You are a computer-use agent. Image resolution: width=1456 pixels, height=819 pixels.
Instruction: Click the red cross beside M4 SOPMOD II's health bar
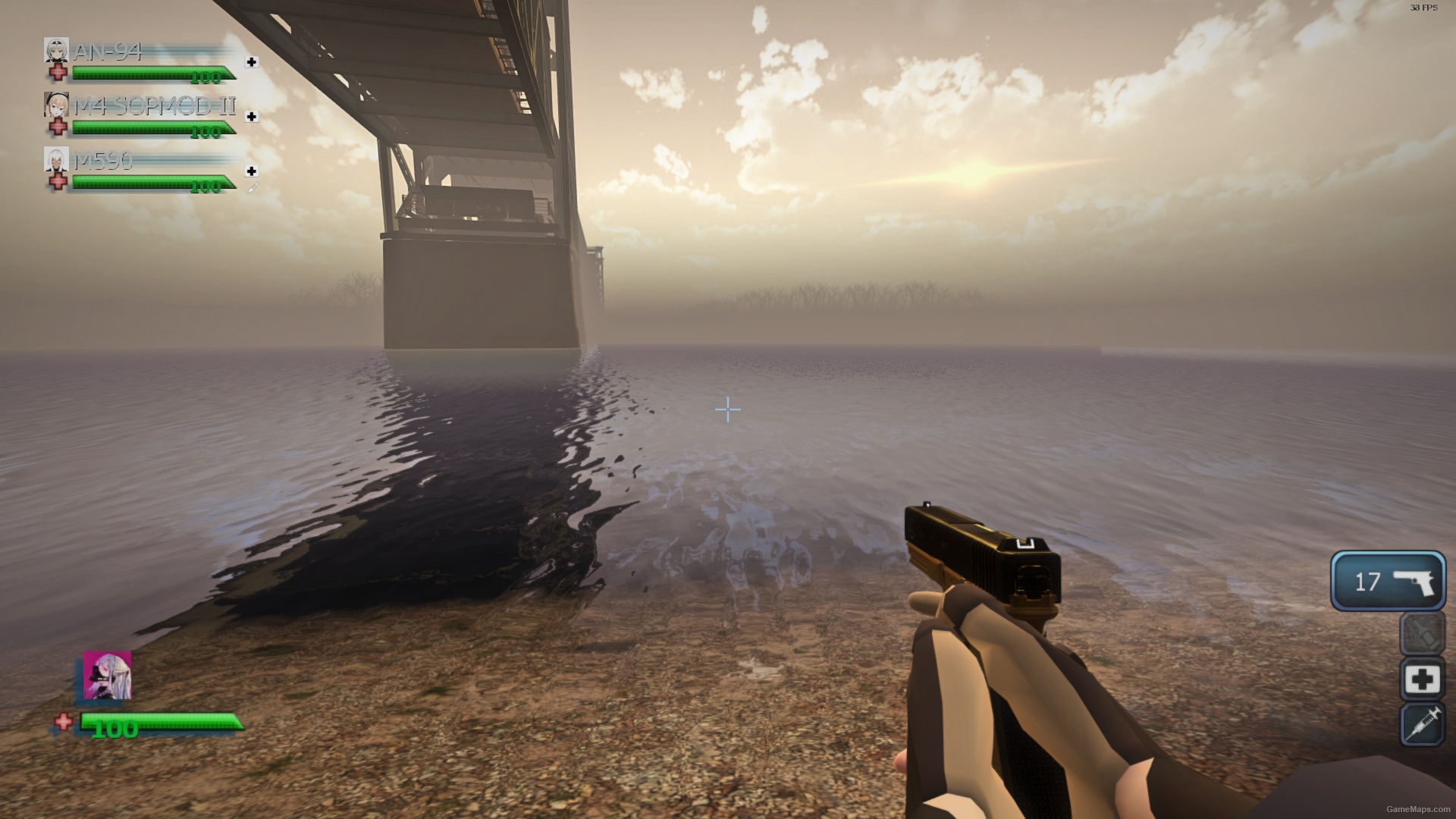(58, 128)
